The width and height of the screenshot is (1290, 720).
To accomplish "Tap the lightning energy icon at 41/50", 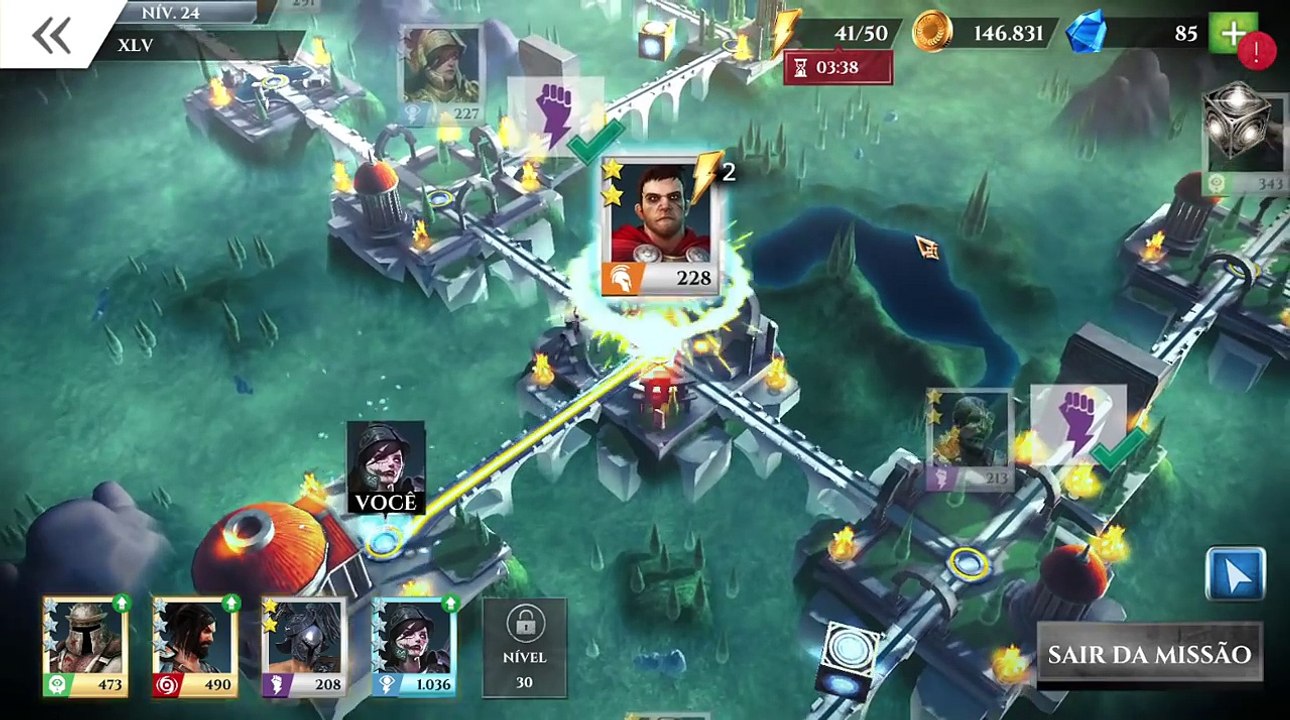I will [787, 32].
